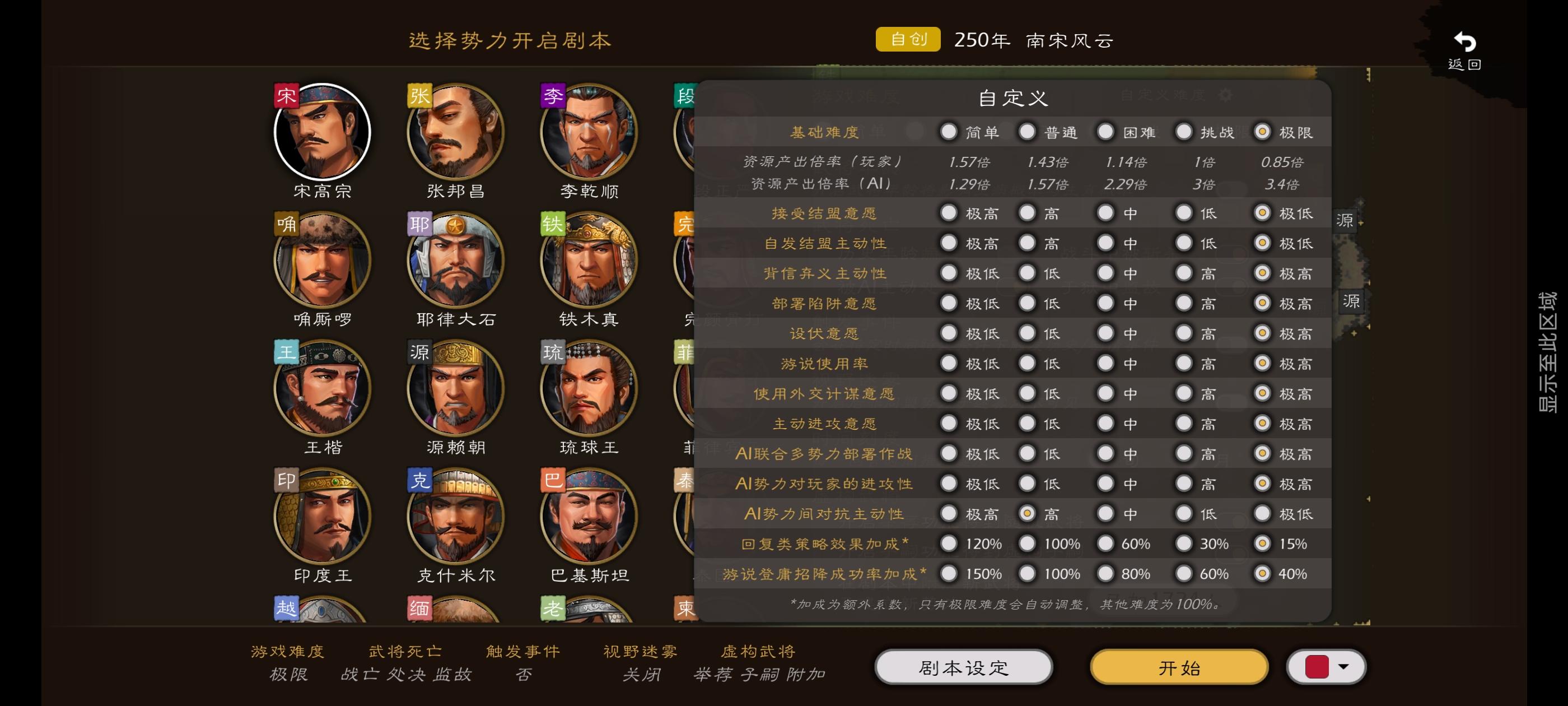
Task: Open 剧本设定 scenario settings
Action: click(965, 668)
